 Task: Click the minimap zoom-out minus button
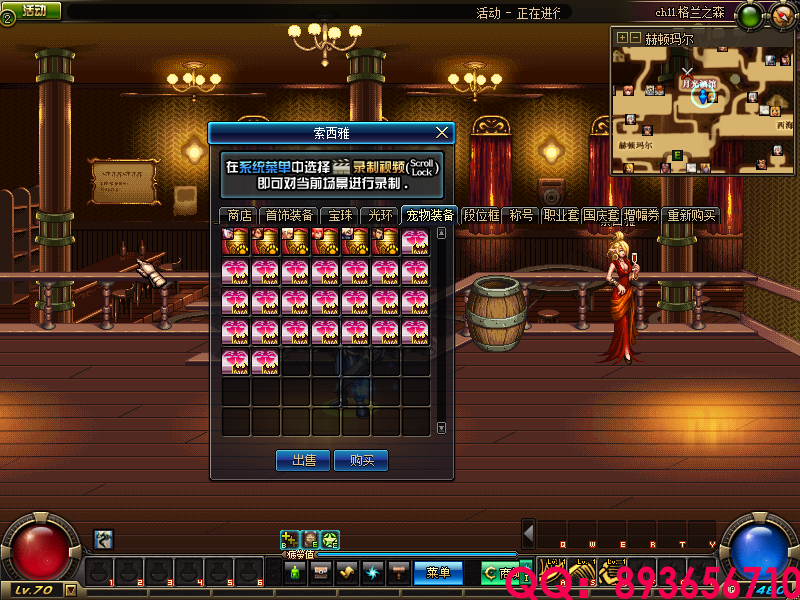[x=636, y=37]
